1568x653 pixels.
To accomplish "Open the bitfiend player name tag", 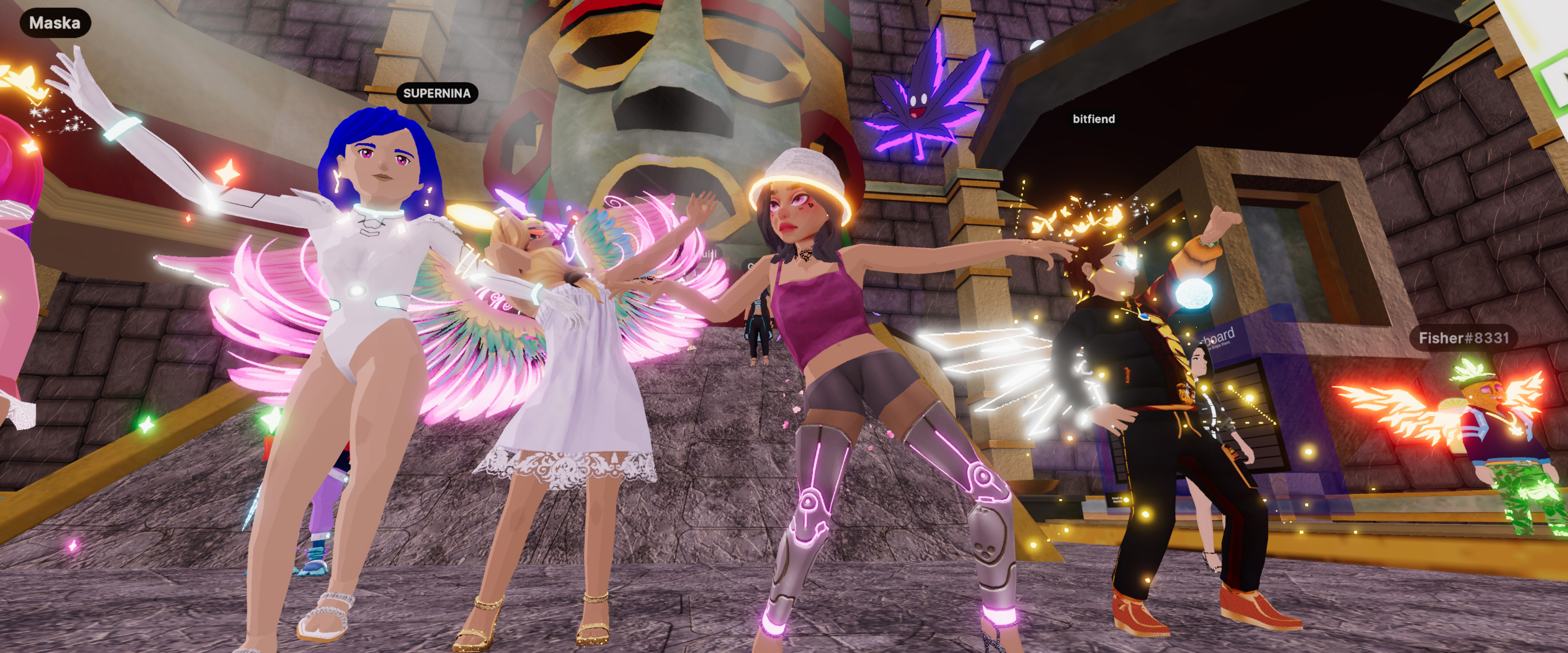I will (1093, 119).
